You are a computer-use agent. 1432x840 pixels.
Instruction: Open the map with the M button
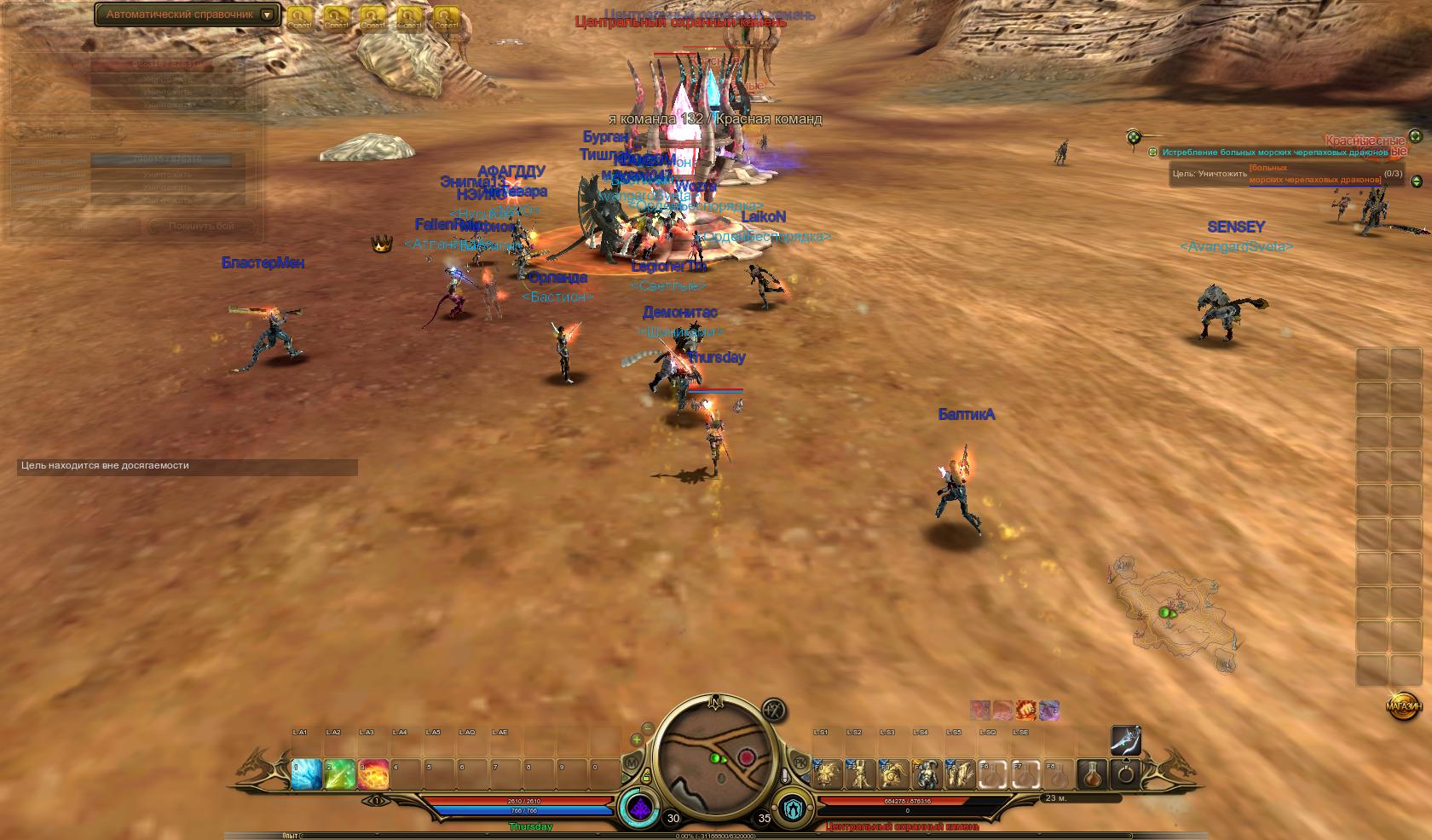pos(632,762)
